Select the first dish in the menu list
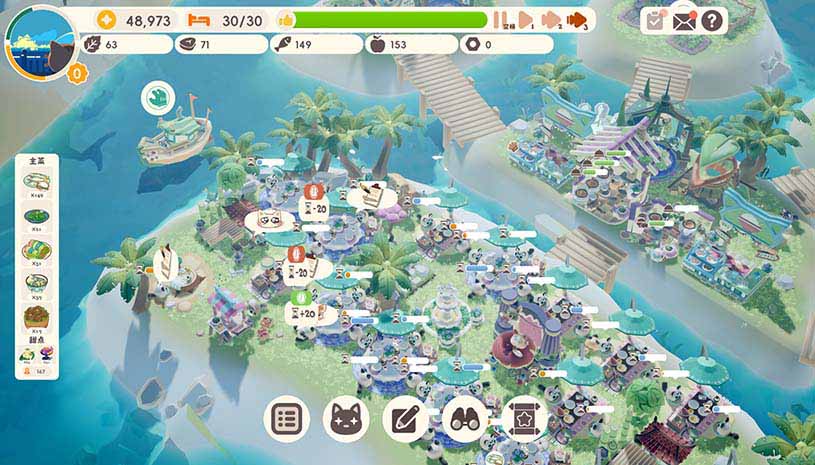 37,183
